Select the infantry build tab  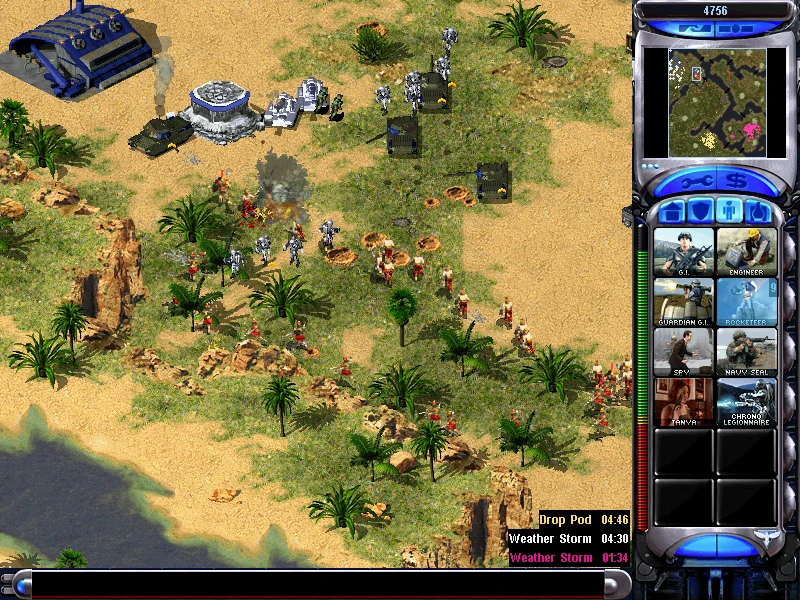[x=729, y=211]
